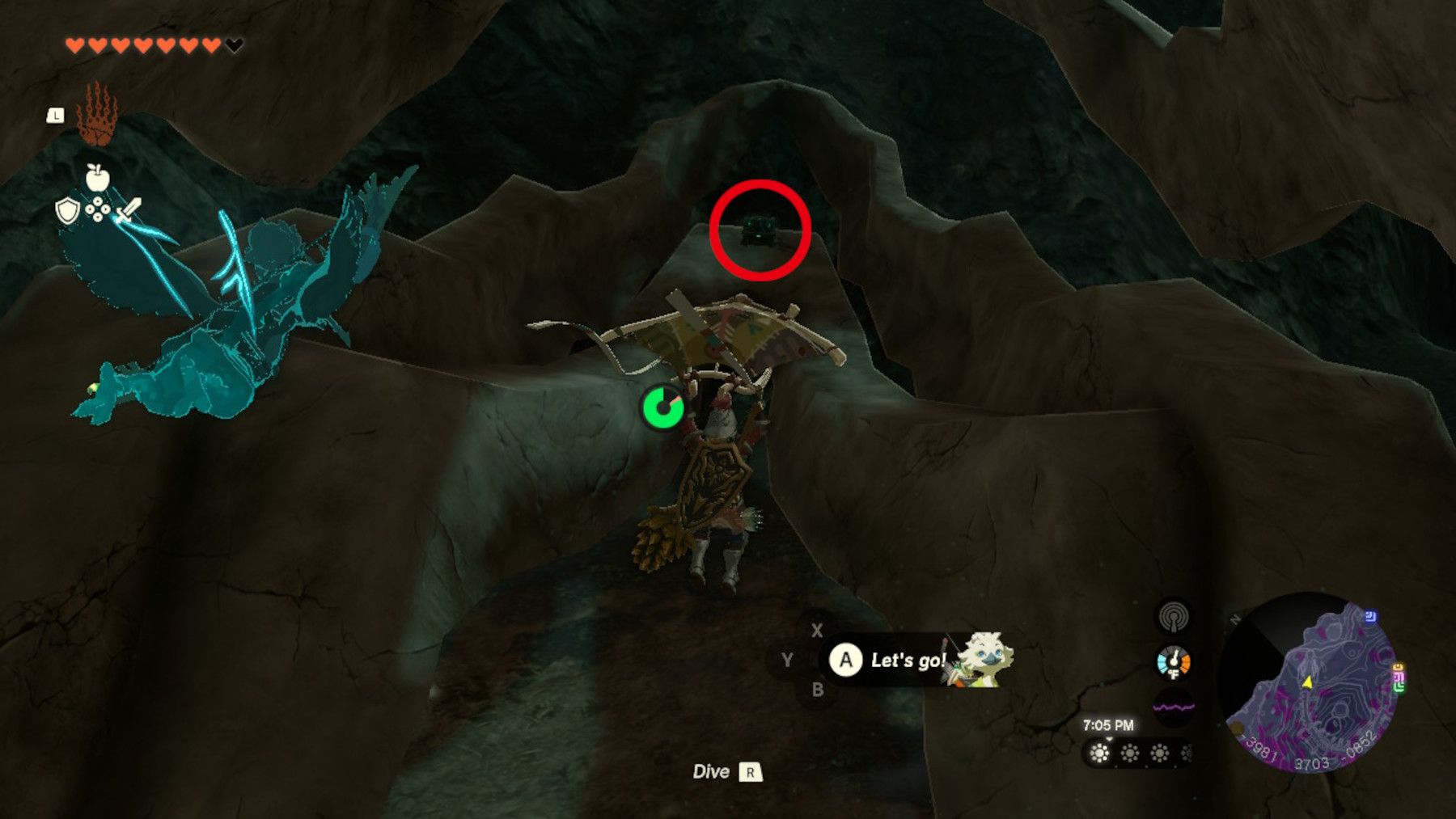Select the B option in the dialogue controls

point(819,690)
